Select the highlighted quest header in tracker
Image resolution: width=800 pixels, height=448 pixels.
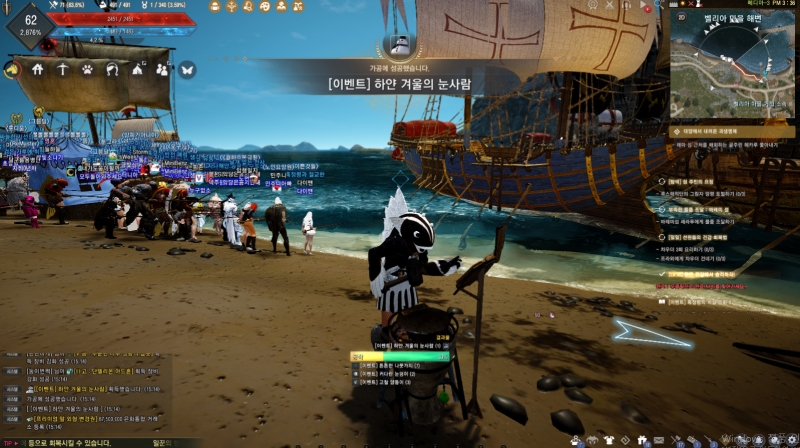(x=727, y=130)
